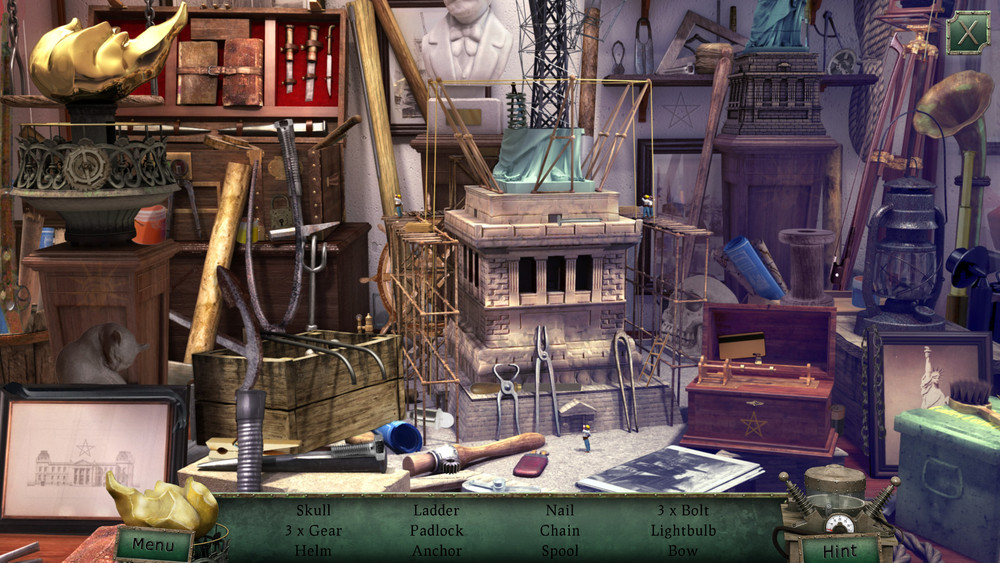Close the hidden object scene

(x=967, y=33)
